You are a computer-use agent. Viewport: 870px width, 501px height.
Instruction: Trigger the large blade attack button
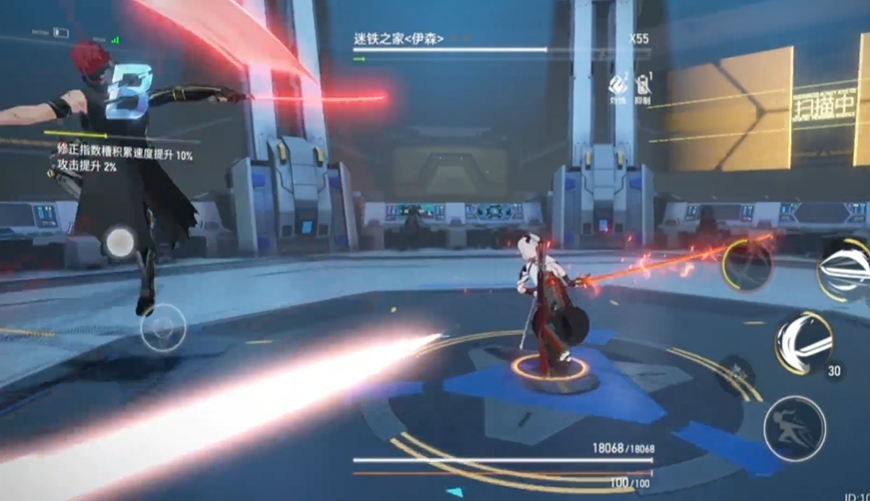click(845, 268)
